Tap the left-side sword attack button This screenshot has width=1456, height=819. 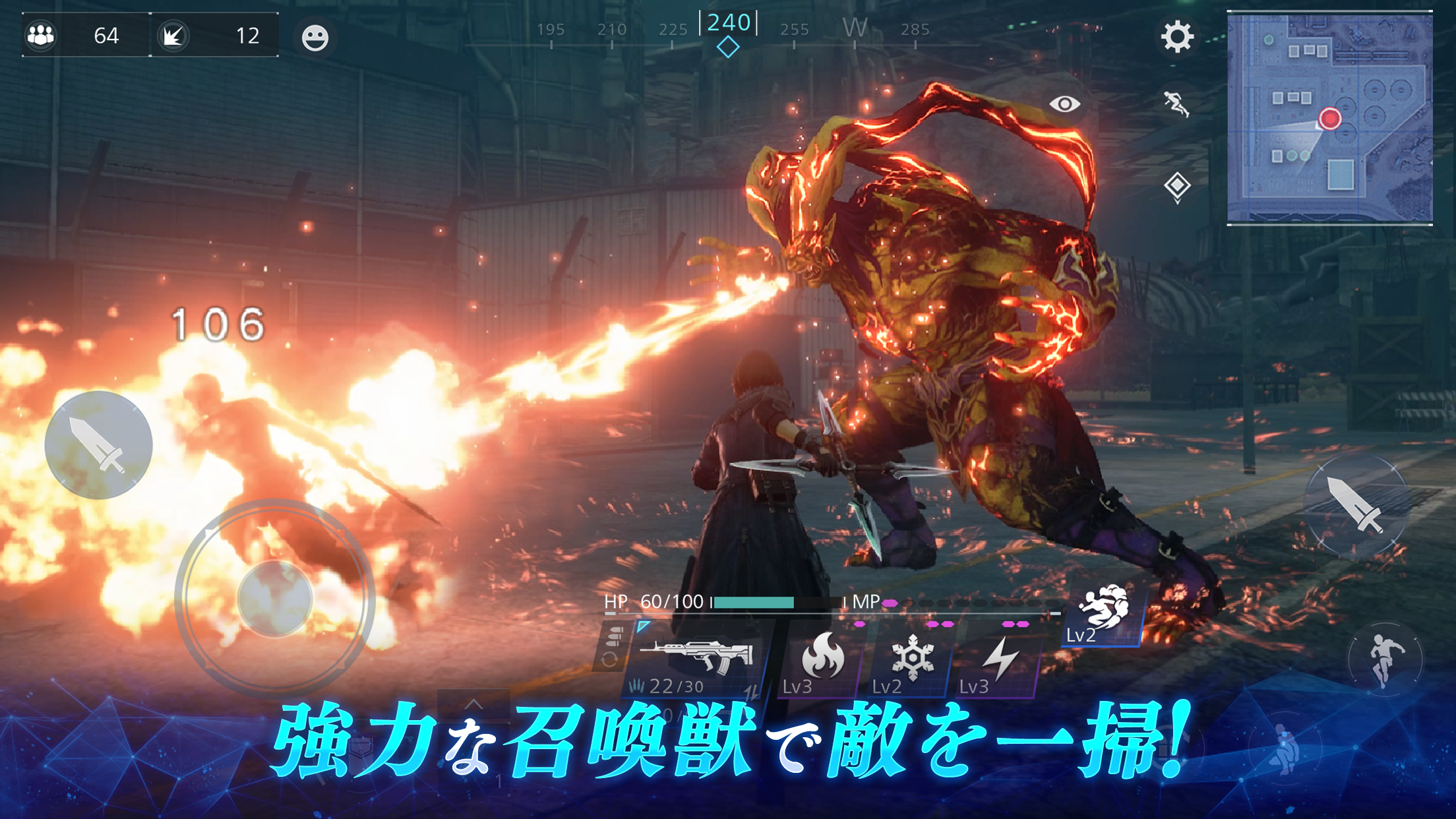pyautogui.click(x=98, y=445)
